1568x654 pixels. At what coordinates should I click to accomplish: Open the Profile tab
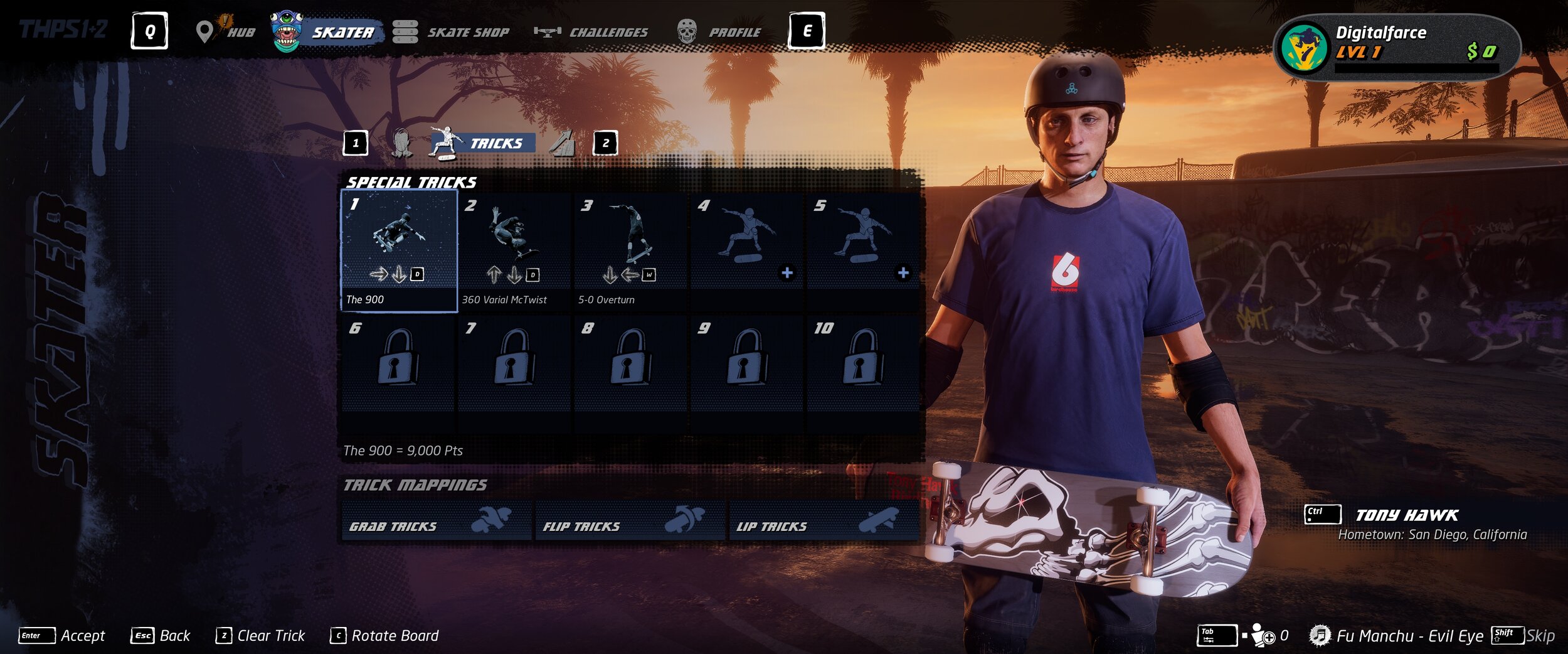(720, 31)
